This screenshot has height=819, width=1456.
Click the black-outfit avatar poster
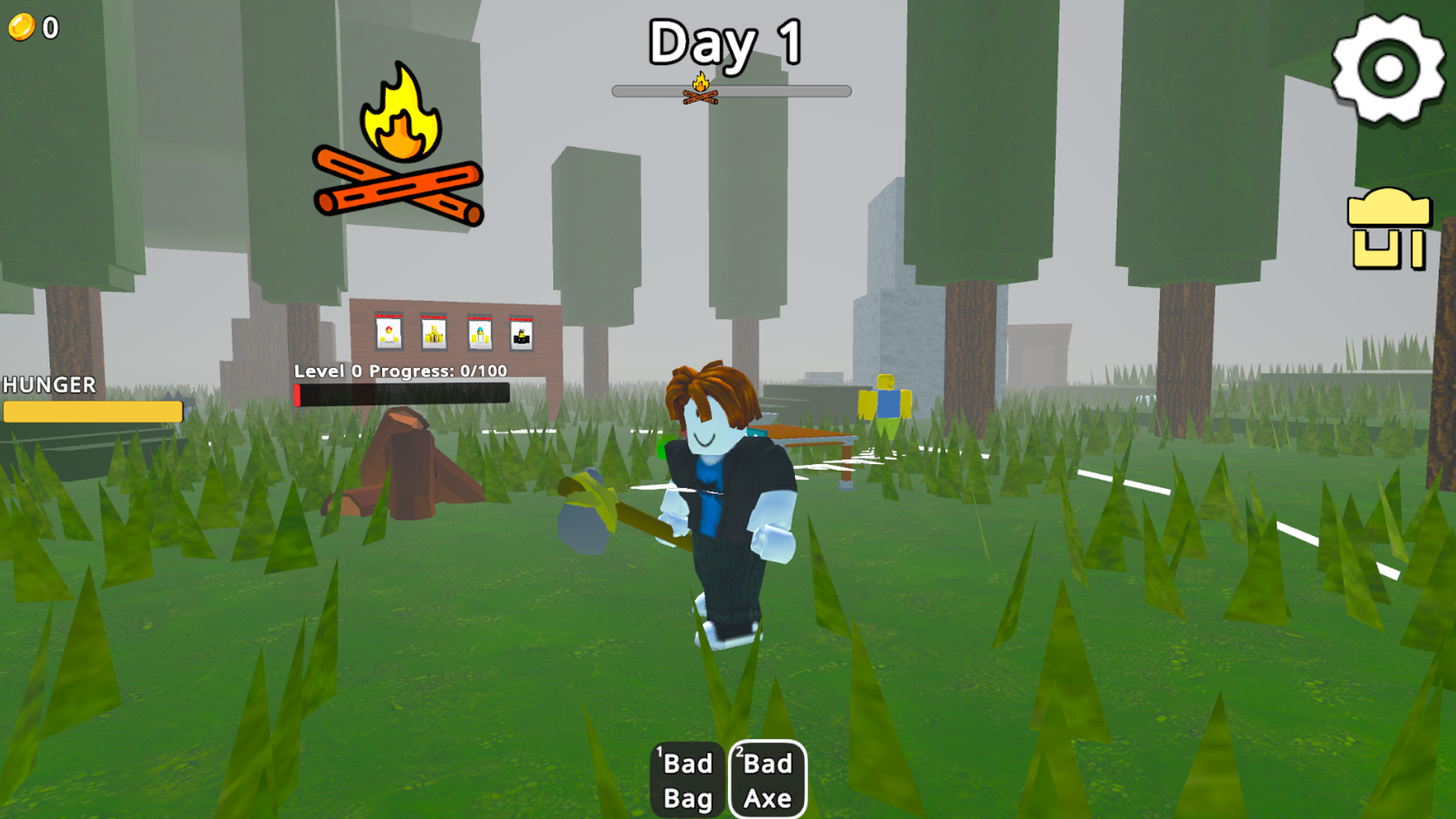pyautogui.click(x=520, y=332)
